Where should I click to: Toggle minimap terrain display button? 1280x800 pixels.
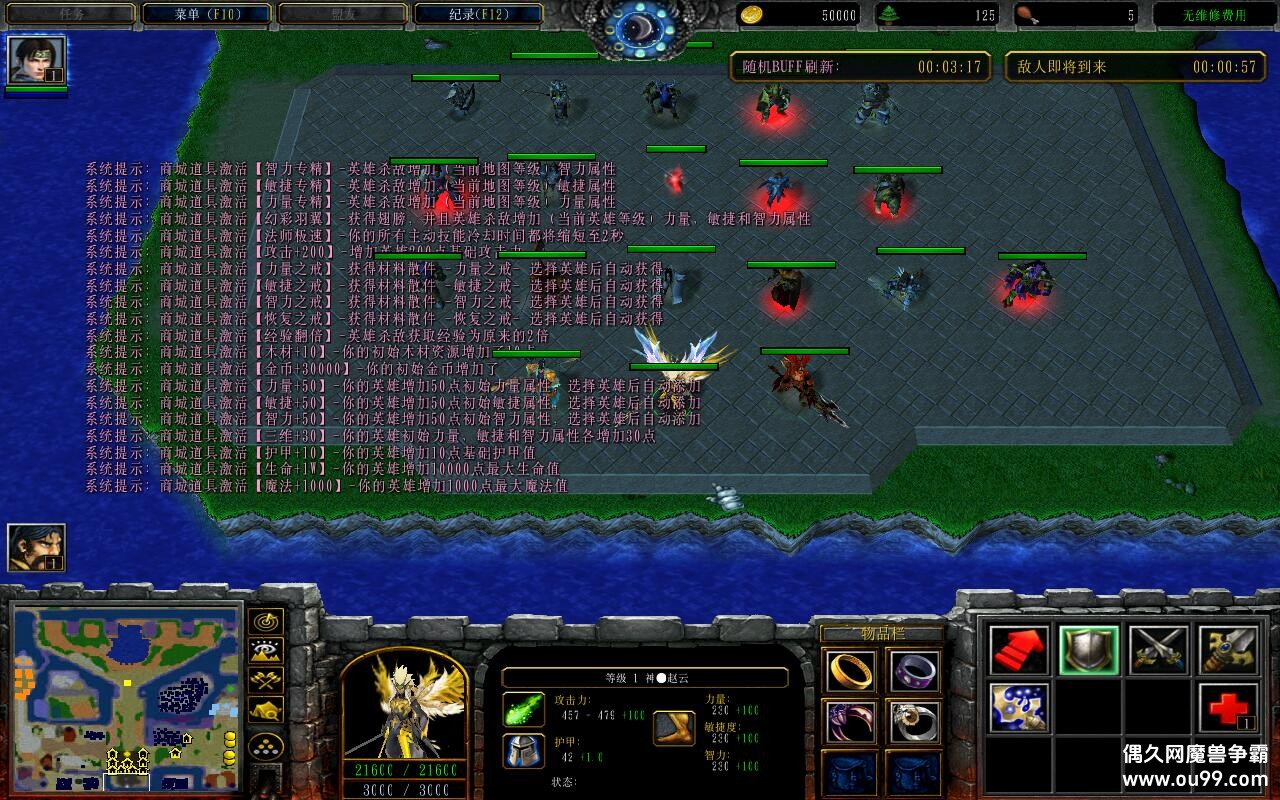click(266, 651)
